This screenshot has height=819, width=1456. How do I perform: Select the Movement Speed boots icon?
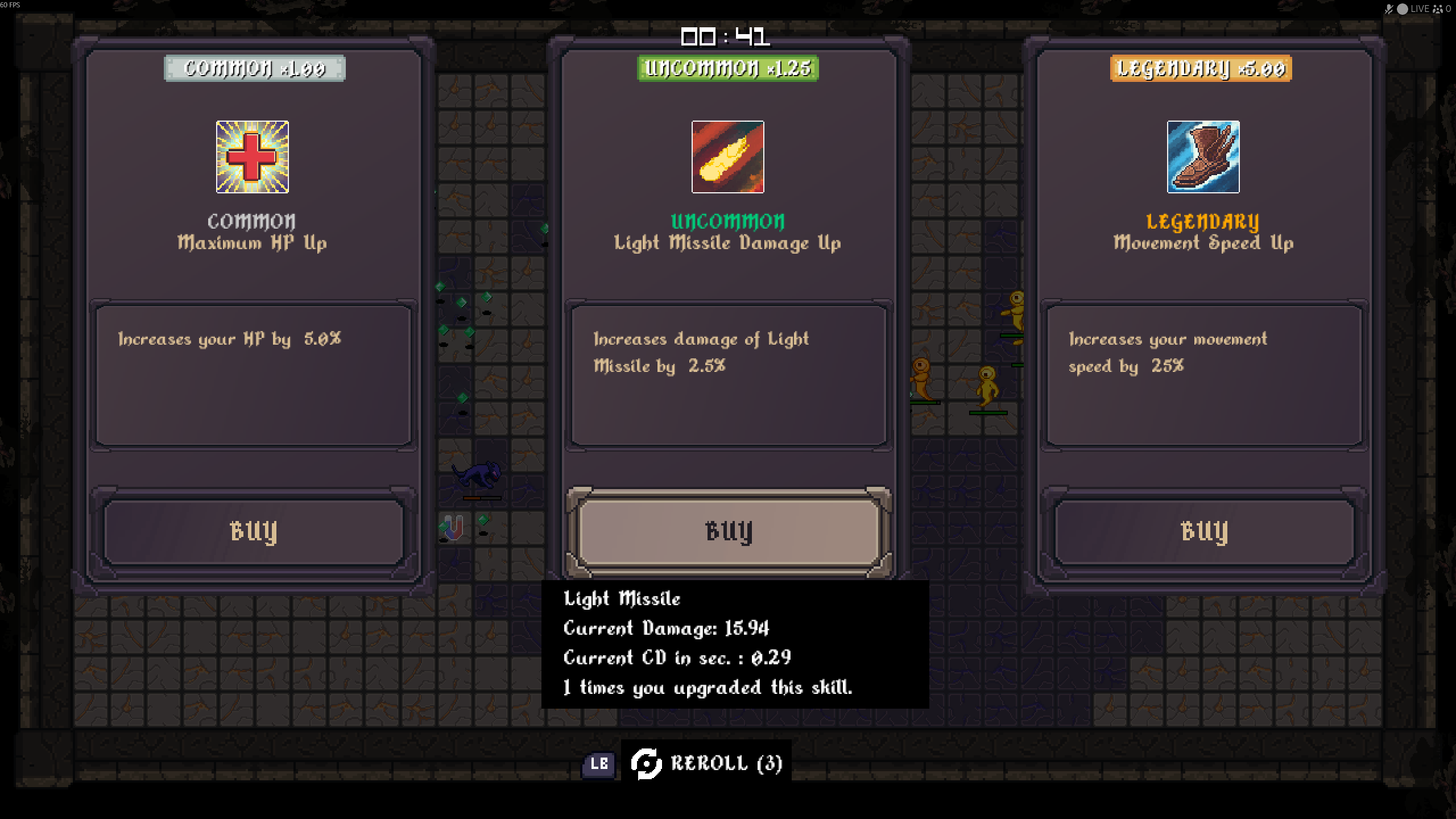click(1202, 156)
